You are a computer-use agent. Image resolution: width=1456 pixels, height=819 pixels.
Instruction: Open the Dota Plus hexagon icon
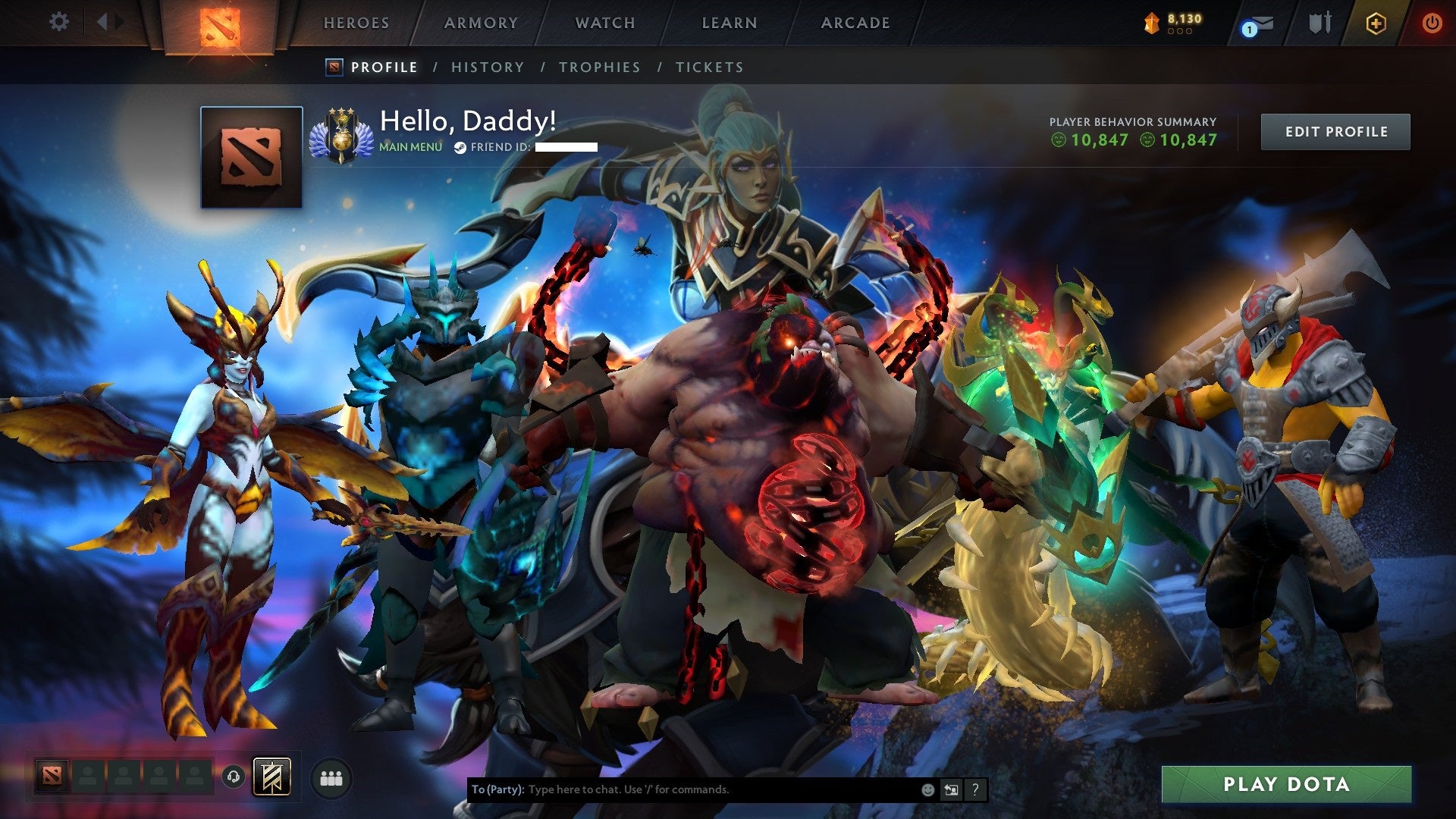point(1378,23)
